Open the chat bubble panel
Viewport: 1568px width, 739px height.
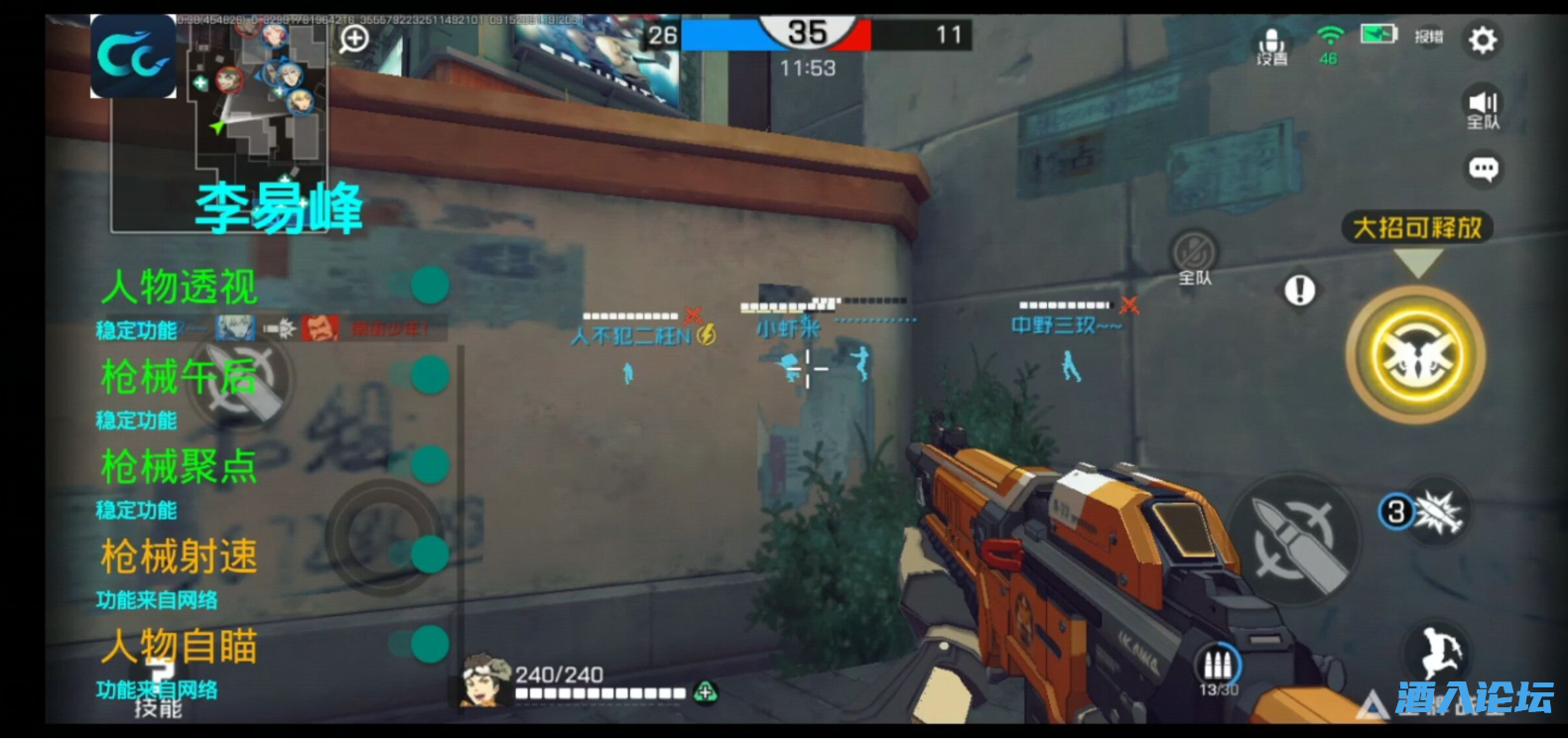[x=1484, y=169]
